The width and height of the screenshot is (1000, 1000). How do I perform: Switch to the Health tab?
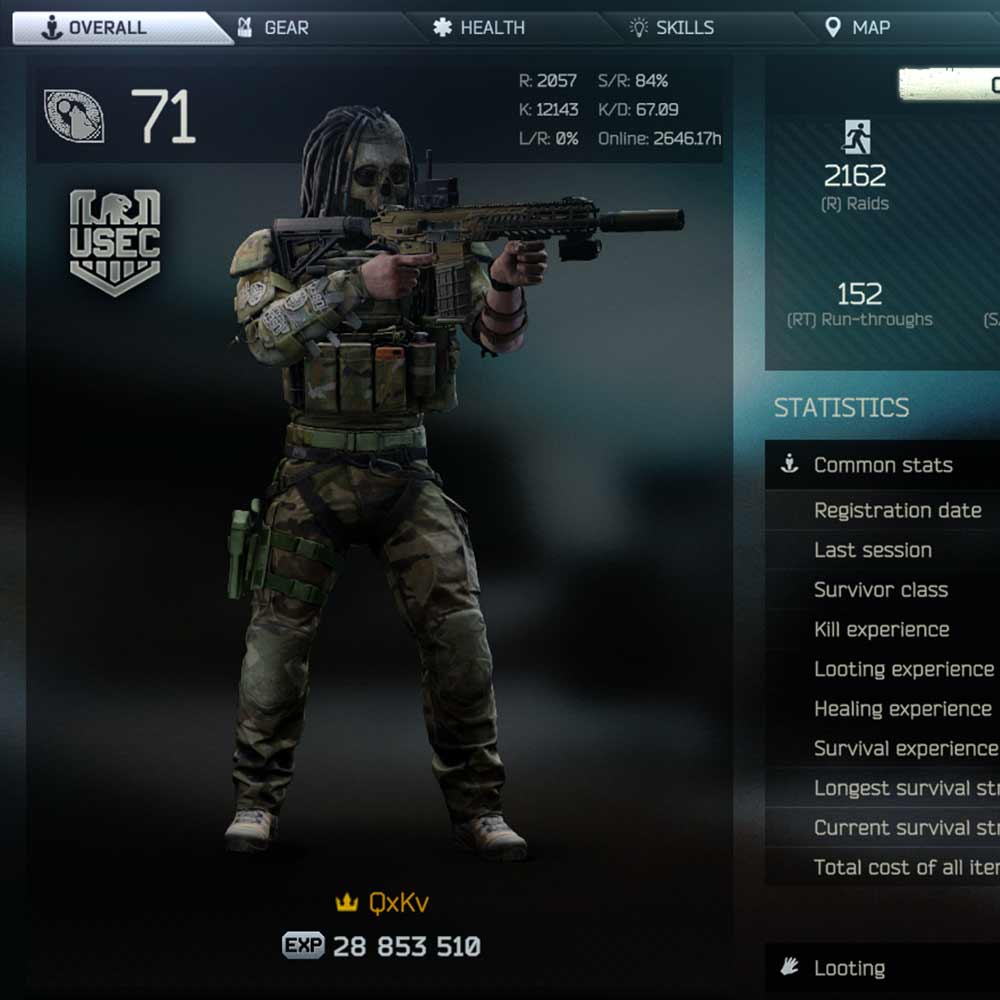(x=491, y=28)
